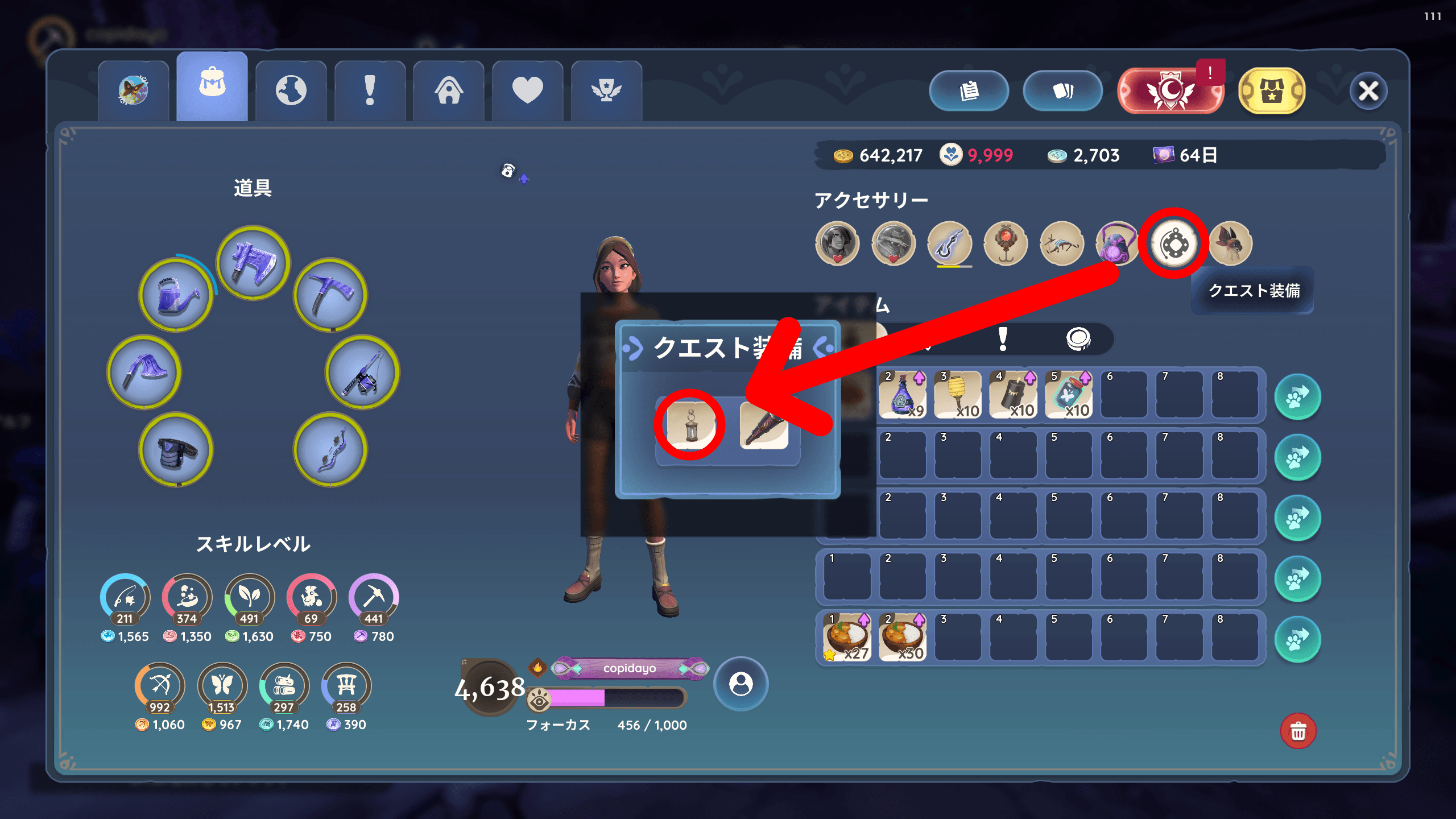Open the red moon event button
This screenshot has height=819, width=1456.
coord(1170,91)
